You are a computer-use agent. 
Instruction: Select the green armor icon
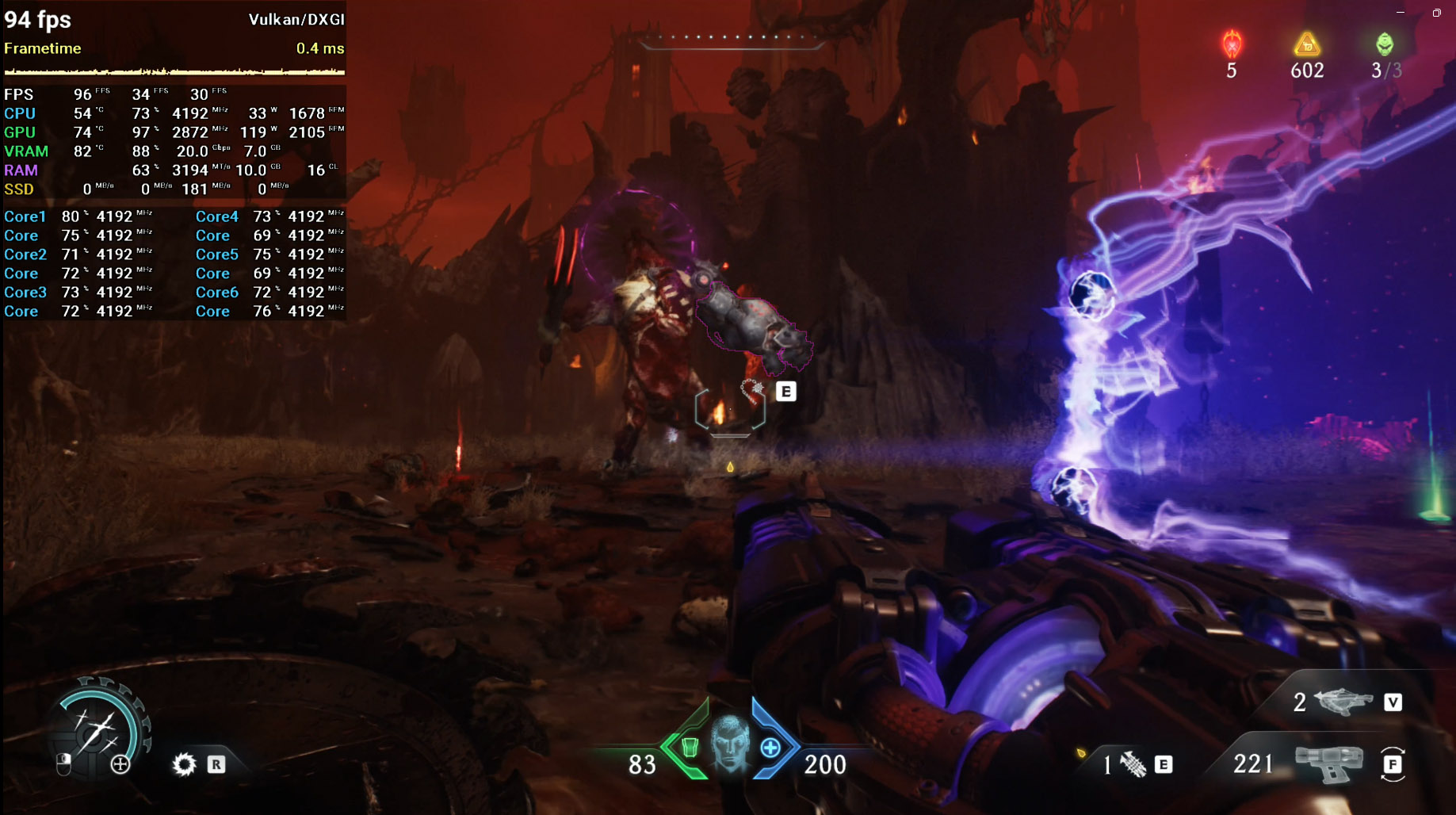click(x=690, y=747)
